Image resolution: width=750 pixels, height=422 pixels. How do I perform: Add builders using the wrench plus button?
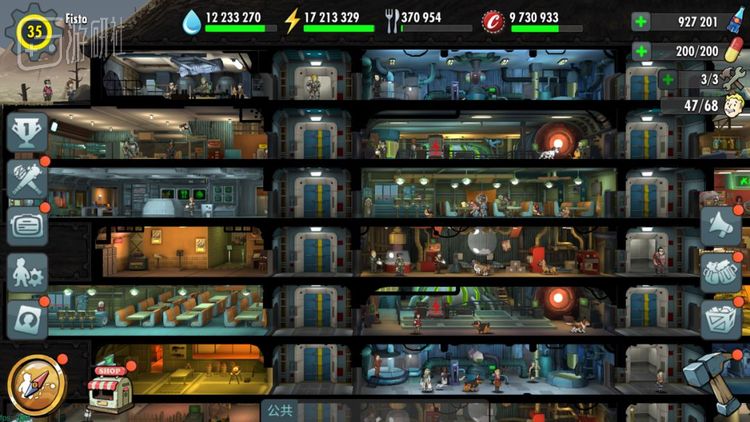[x=668, y=78]
